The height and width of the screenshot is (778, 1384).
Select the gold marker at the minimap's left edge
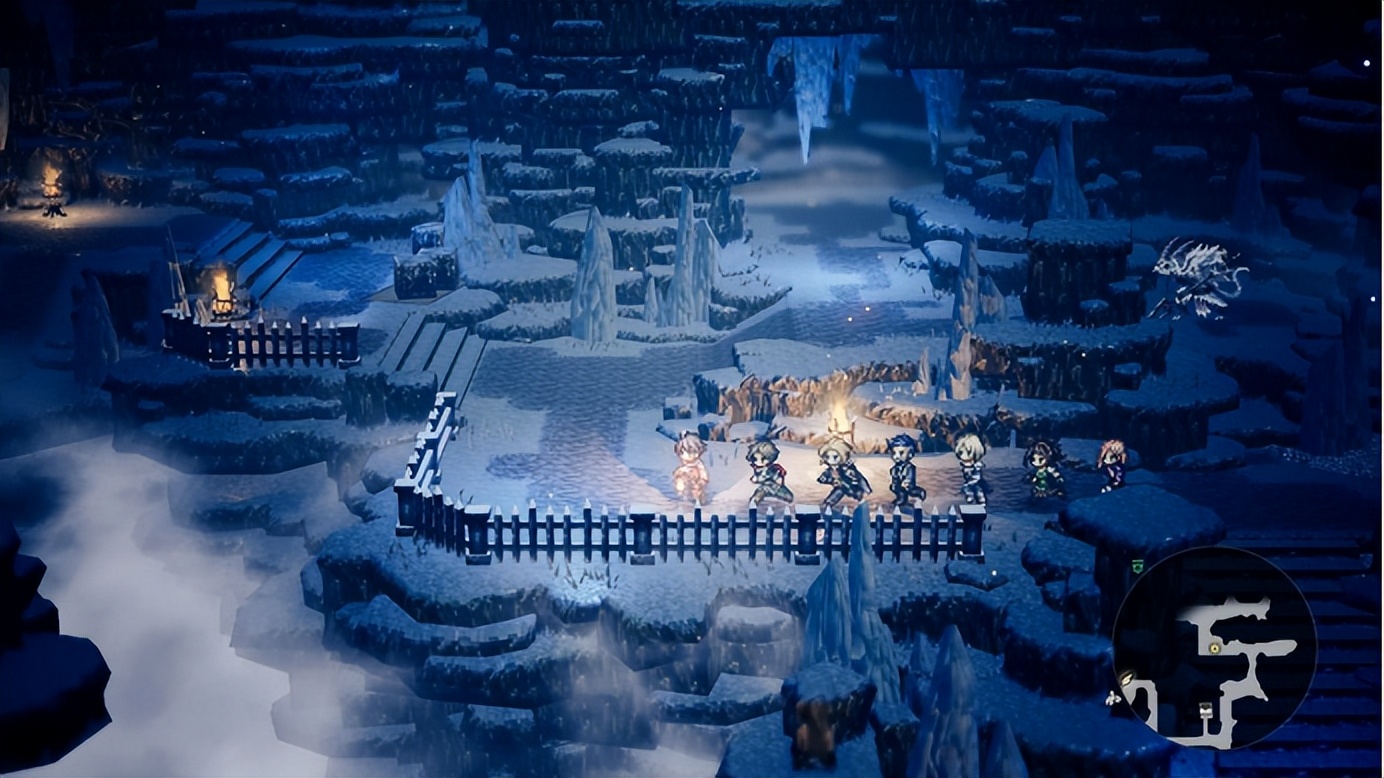click(1127, 679)
